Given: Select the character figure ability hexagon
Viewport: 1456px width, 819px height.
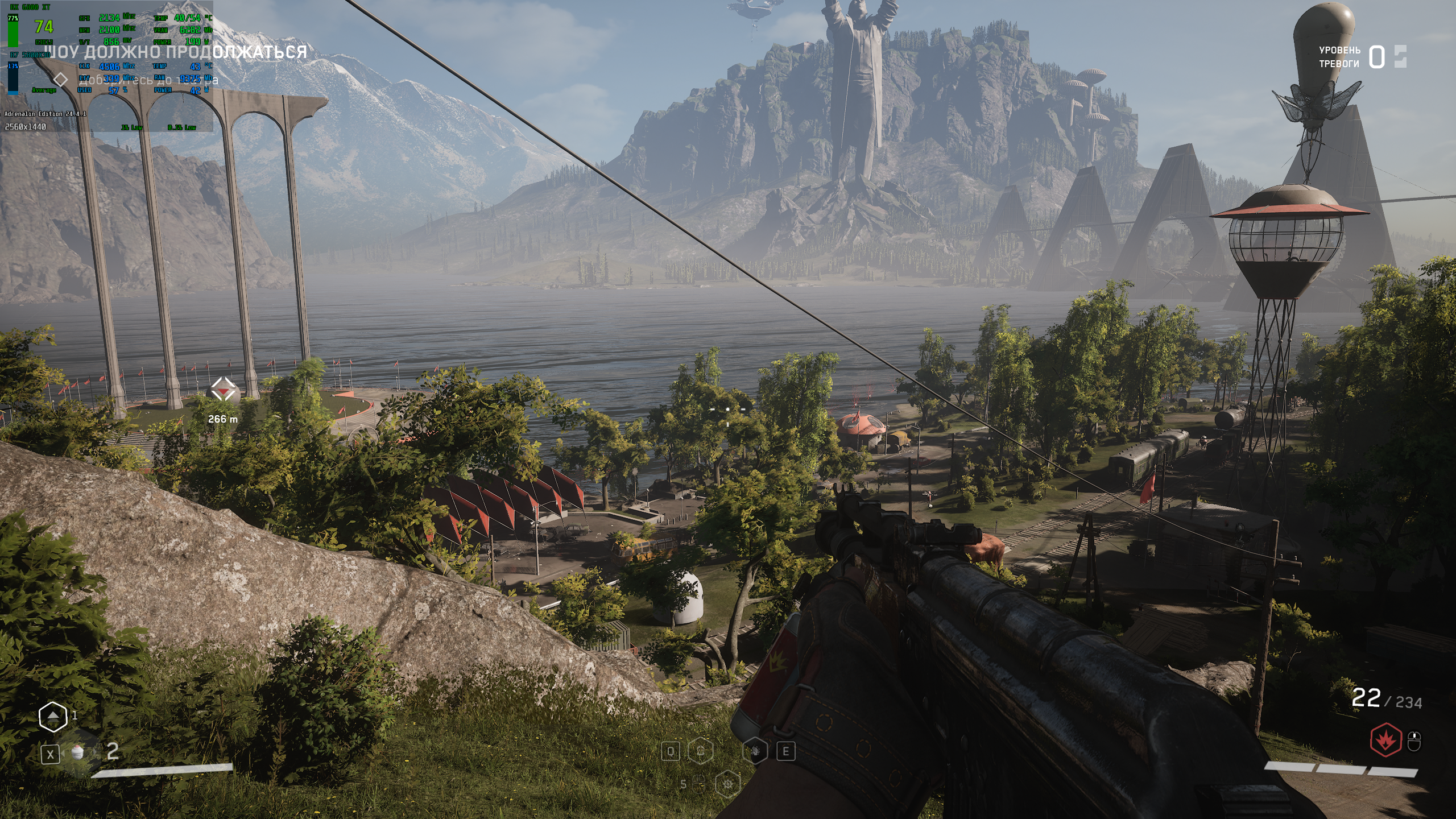Looking at the screenshot, I should [701, 751].
